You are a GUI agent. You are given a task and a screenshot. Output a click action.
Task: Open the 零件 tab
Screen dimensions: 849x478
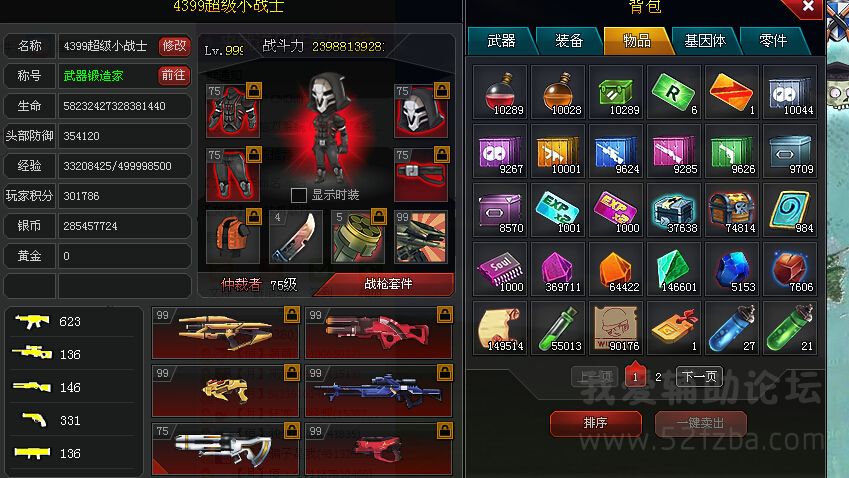[773, 41]
